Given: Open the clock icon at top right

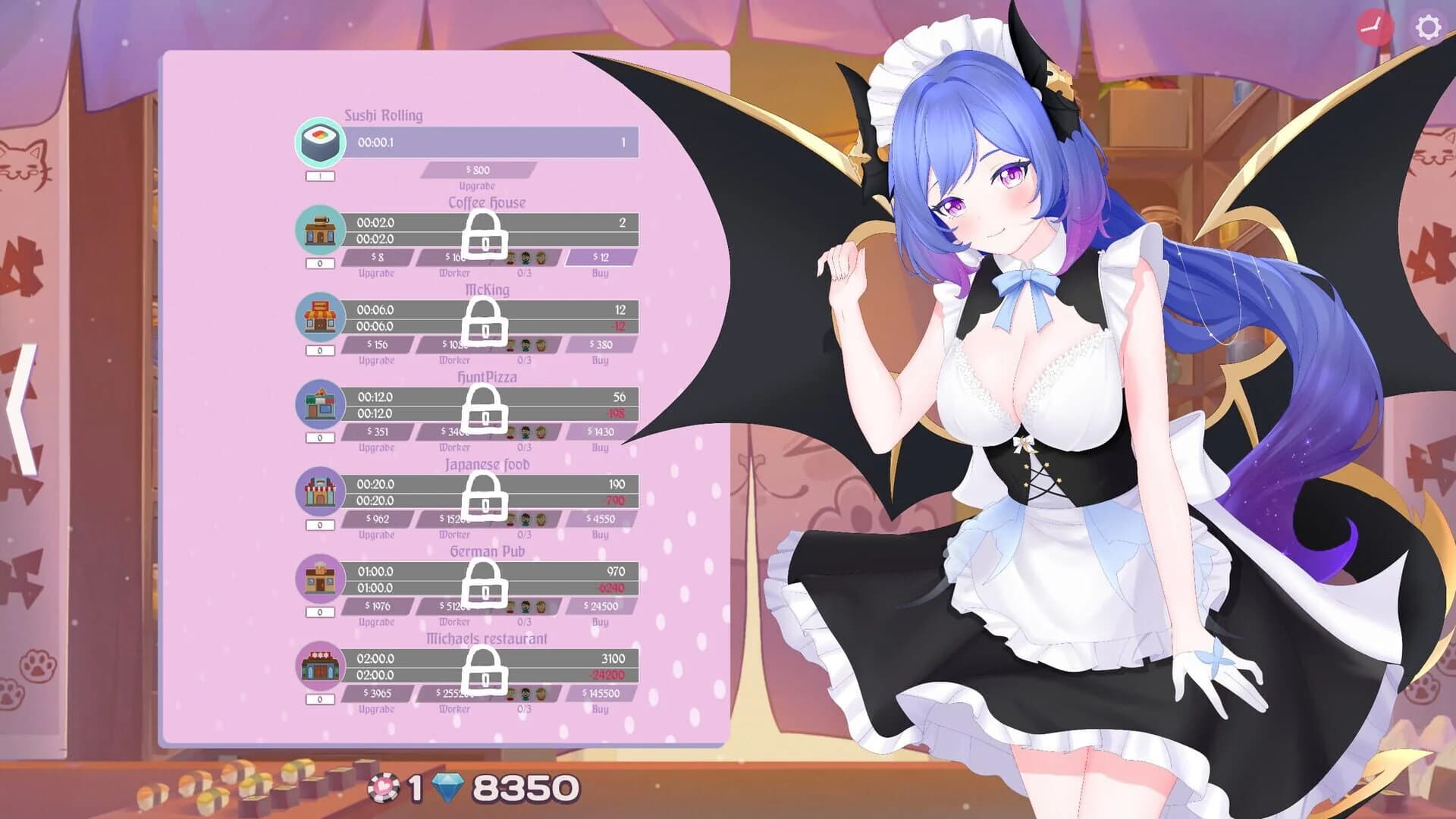Looking at the screenshot, I should tap(1376, 28).
